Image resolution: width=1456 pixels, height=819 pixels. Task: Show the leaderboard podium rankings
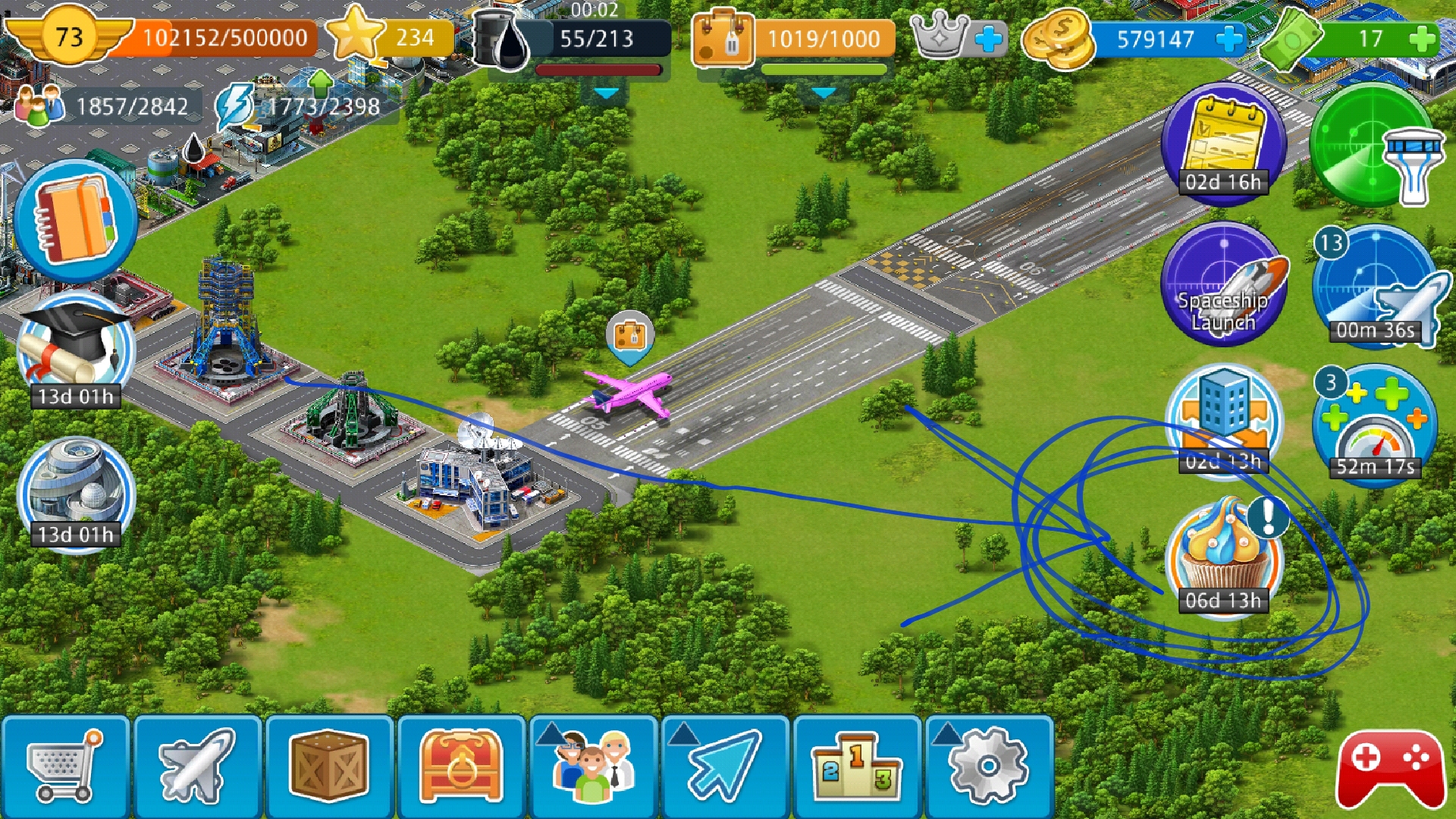(x=857, y=767)
